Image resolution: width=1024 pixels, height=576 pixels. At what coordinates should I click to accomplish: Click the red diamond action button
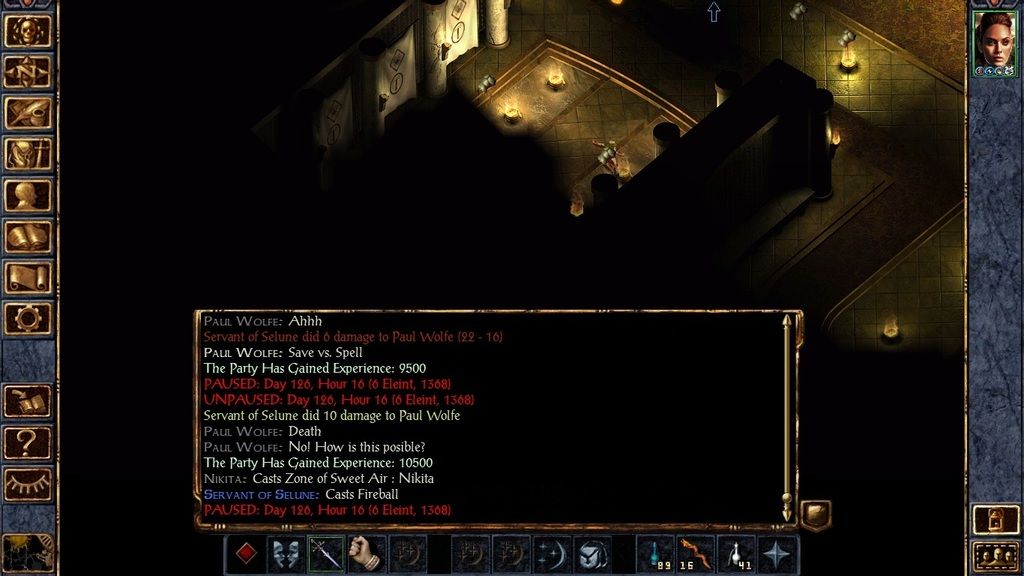pos(244,554)
